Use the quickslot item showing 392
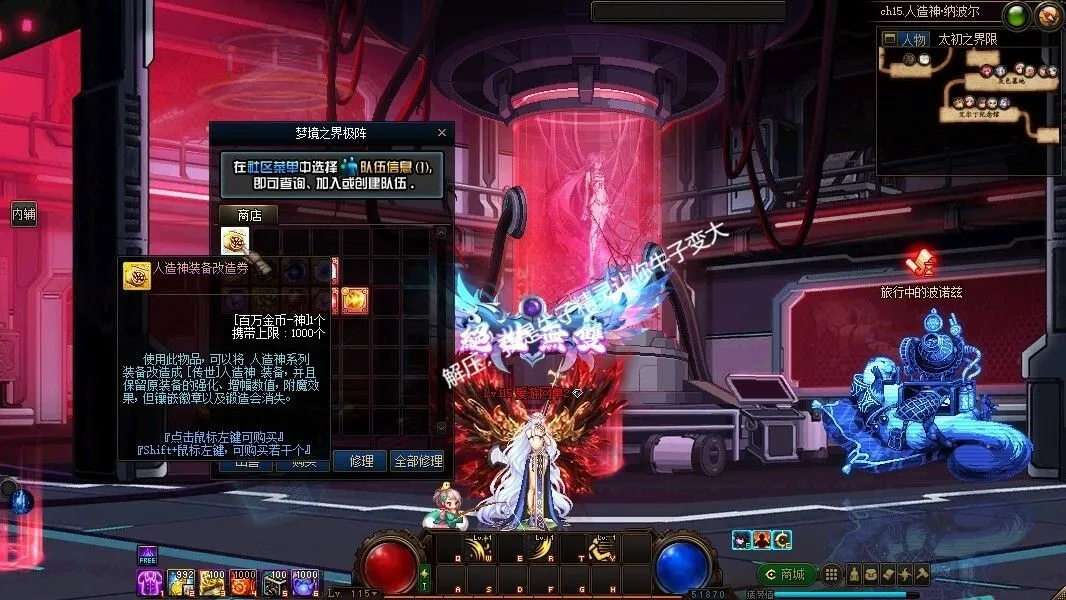 (181, 583)
